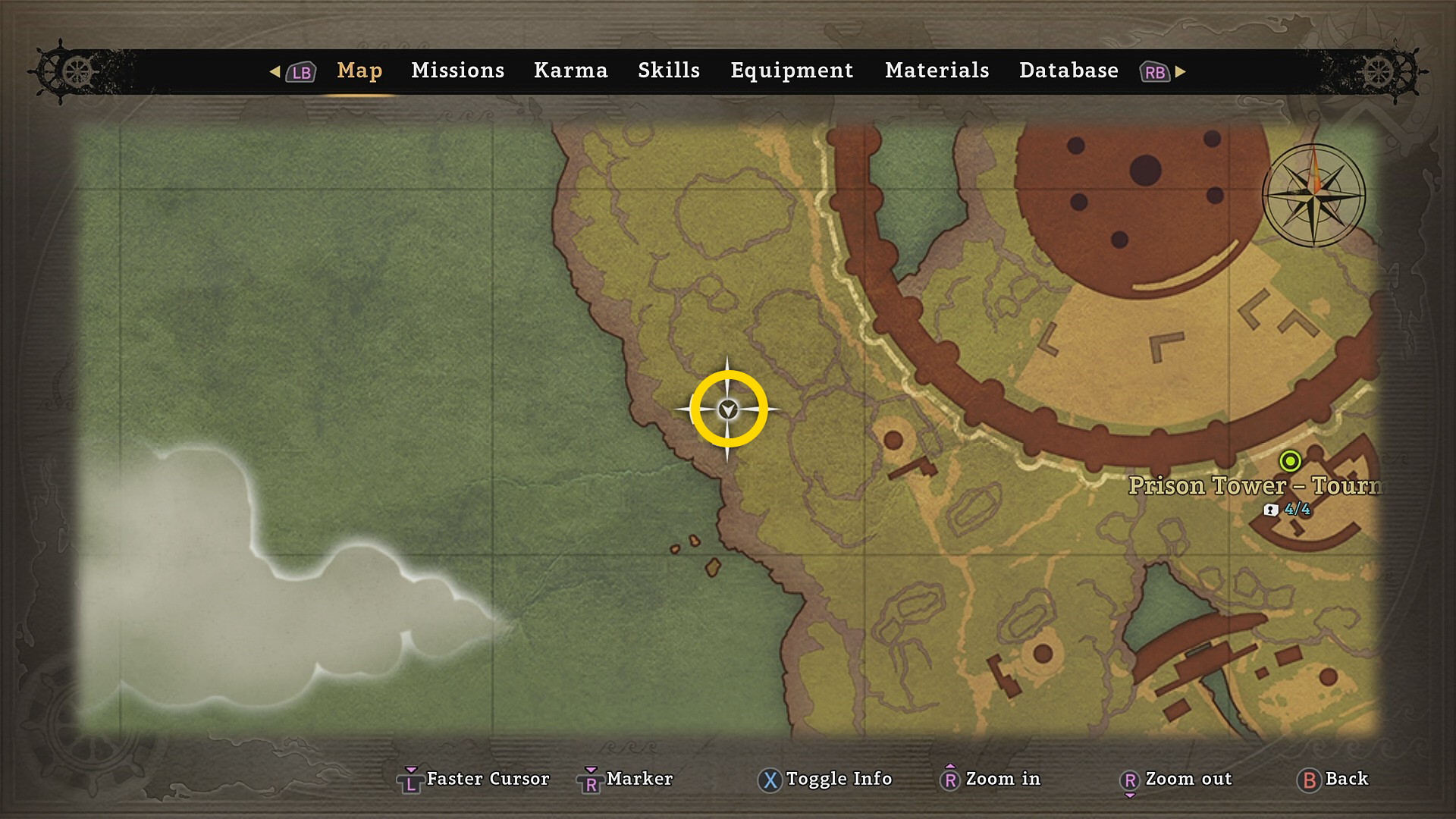Go to the Skills tab
This screenshot has width=1456, height=819.
pos(668,71)
